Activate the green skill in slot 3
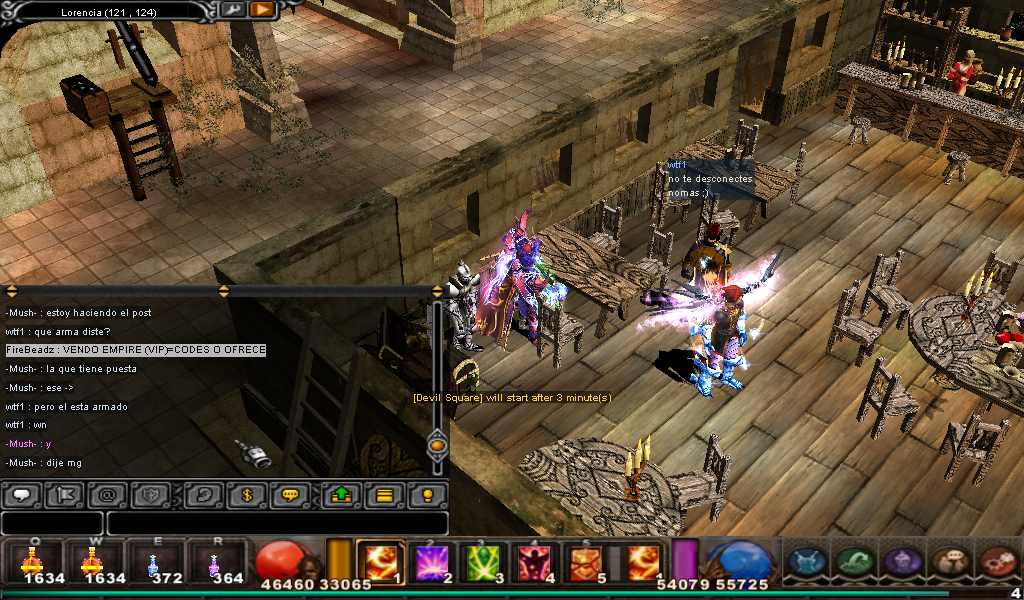Viewport: 1024px width, 600px height. click(x=486, y=562)
